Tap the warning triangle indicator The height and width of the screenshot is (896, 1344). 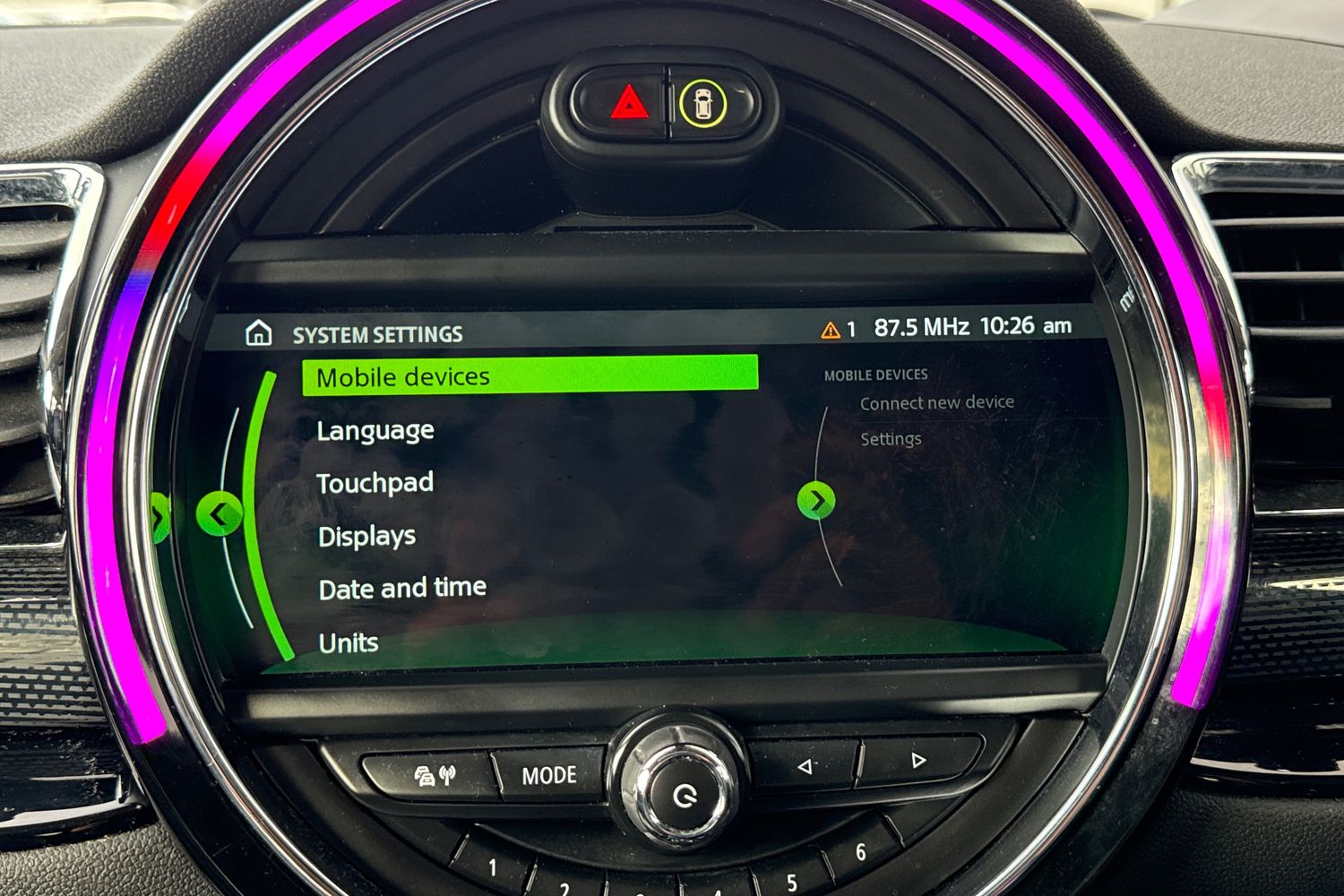[830, 328]
